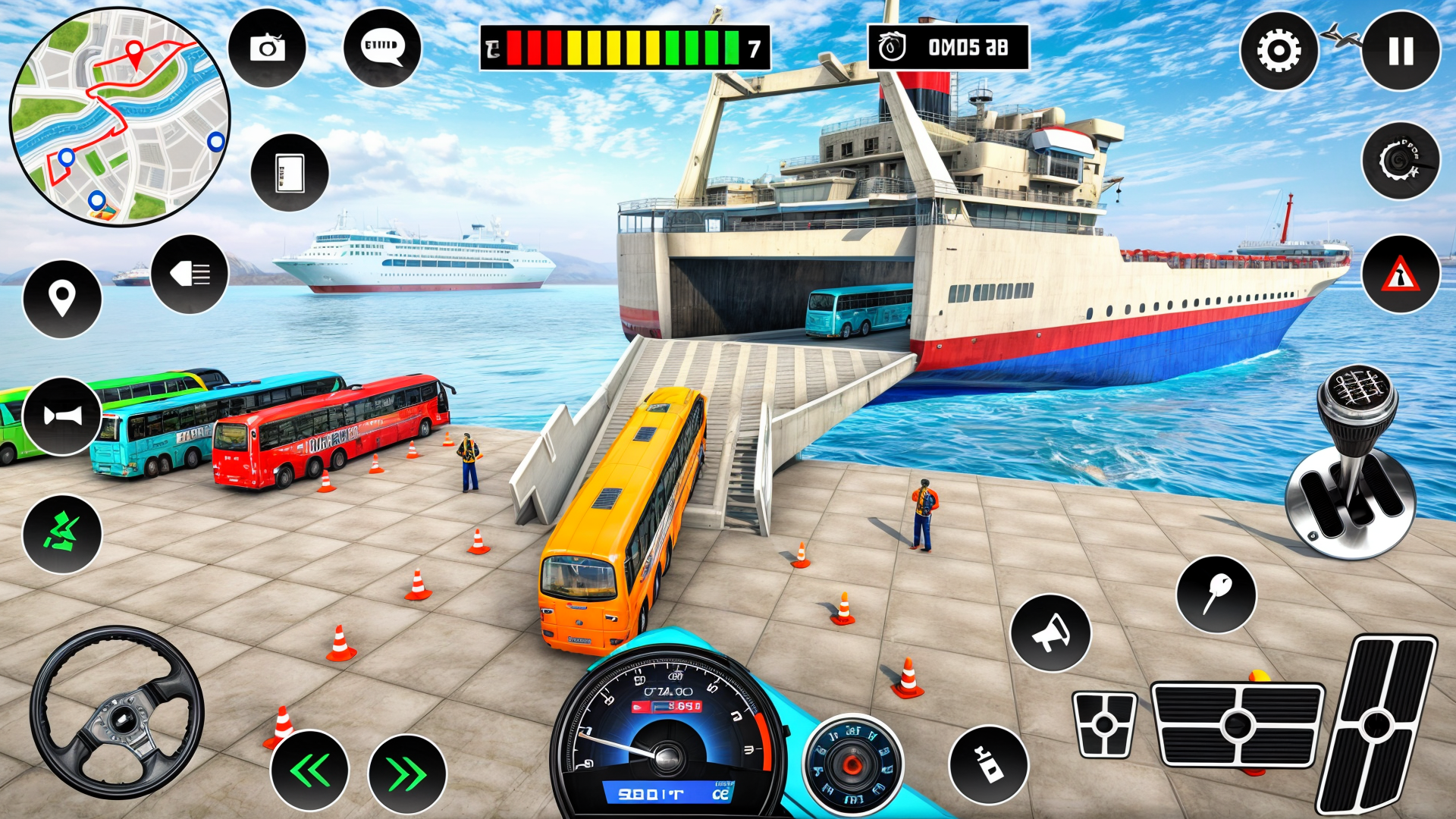Tap the map location pin icon
Image resolution: width=1456 pixels, height=819 pixels.
[64, 297]
